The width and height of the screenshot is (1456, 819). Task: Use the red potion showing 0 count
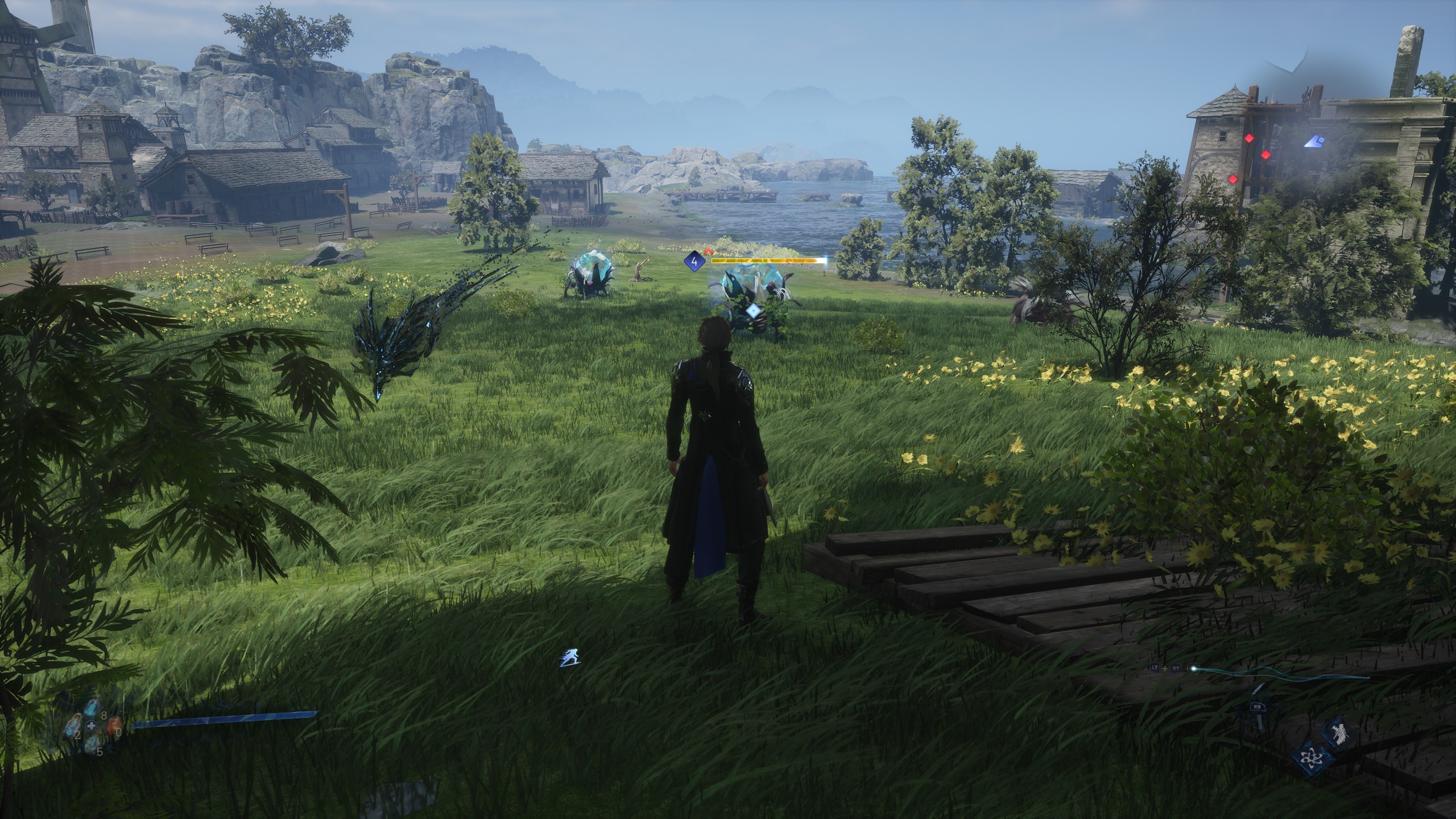[x=114, y=724]
